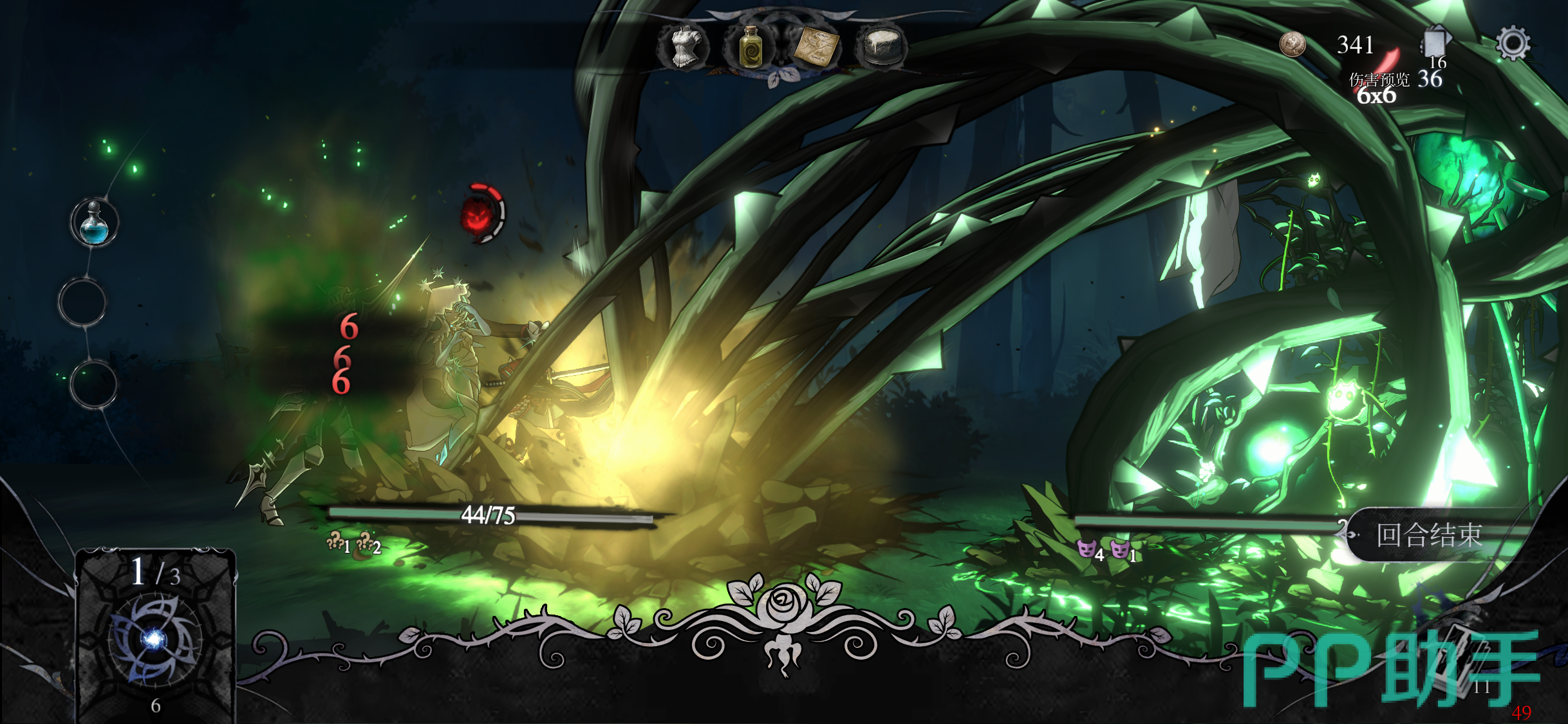Screen dimensions: 1568x724
Task: View the parchment scroll relic
Action: pyautogui.click(x=816, y=46)
